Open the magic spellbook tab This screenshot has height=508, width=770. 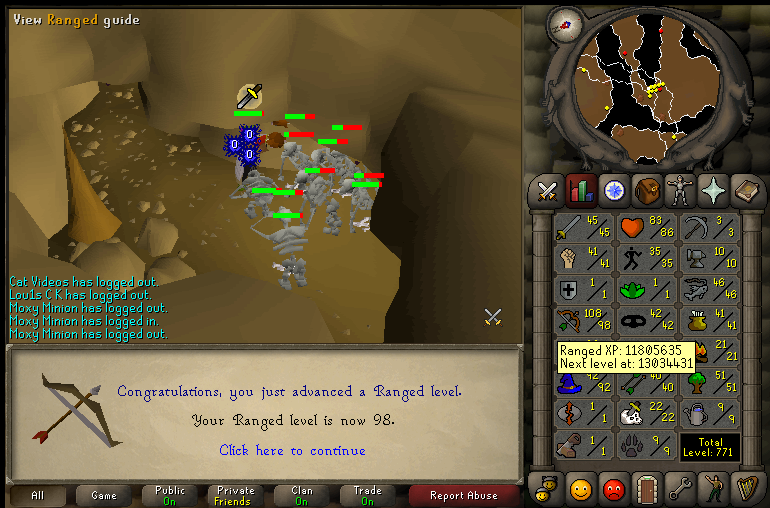746,189
